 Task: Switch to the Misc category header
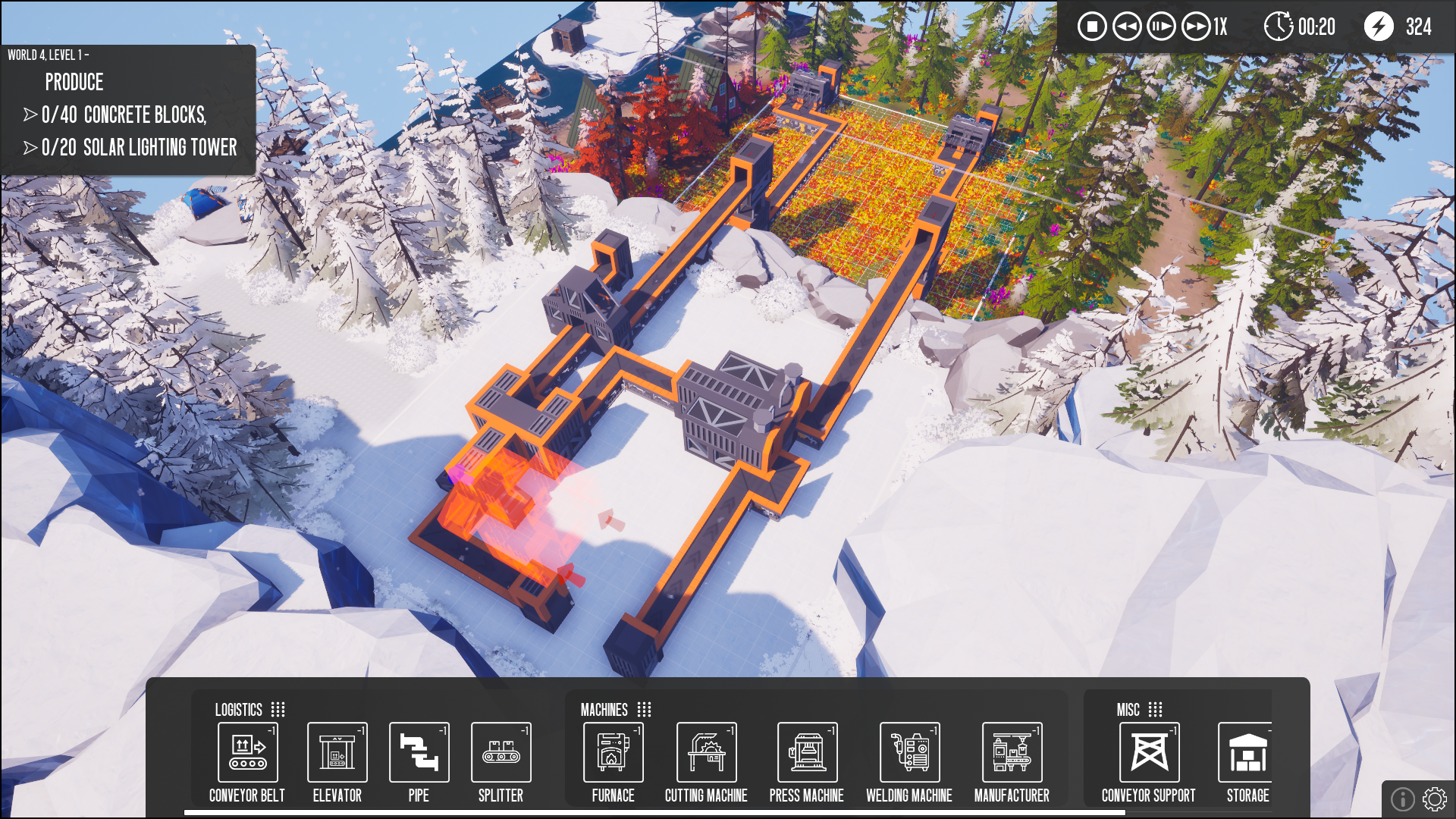tap(1129, 710)
